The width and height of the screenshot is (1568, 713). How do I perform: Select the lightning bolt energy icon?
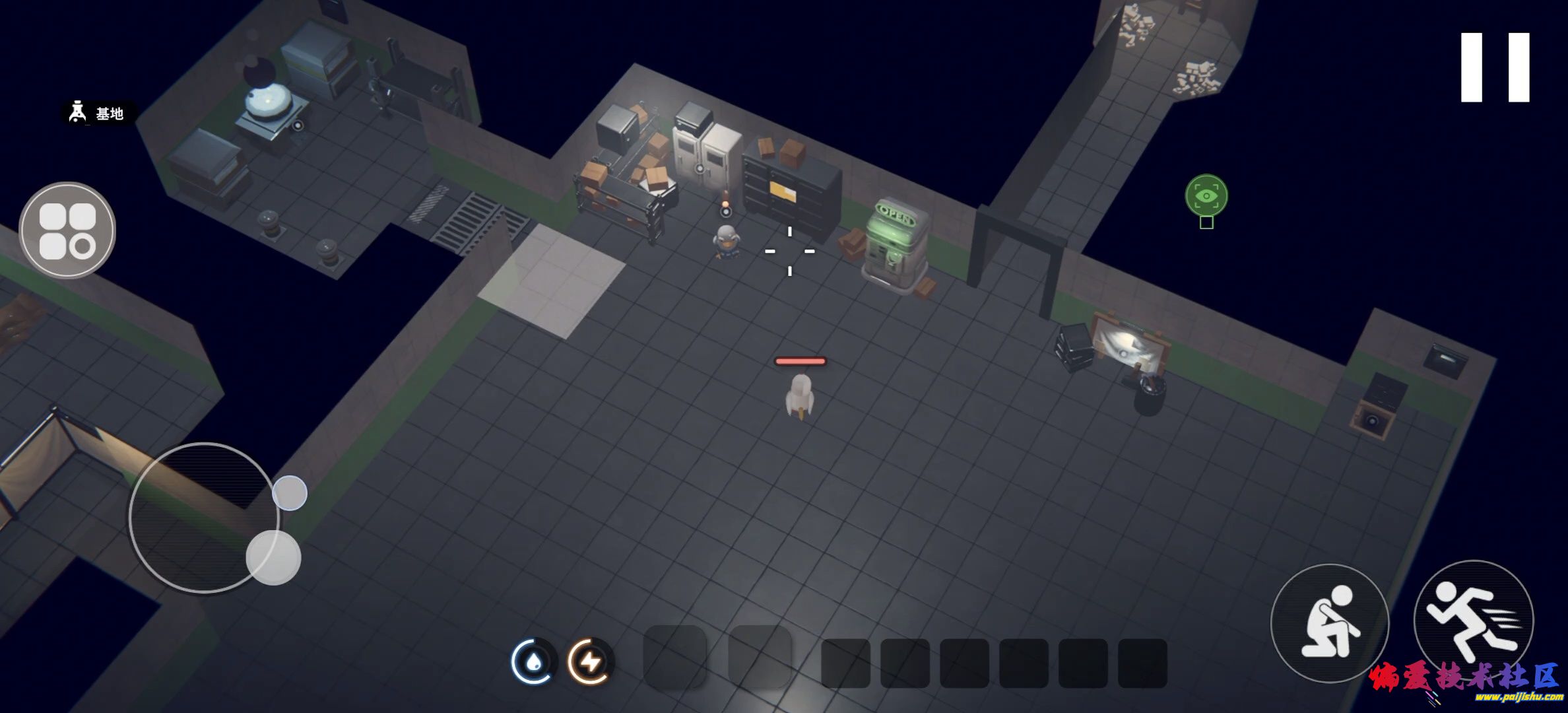click(x=591, y=661)
